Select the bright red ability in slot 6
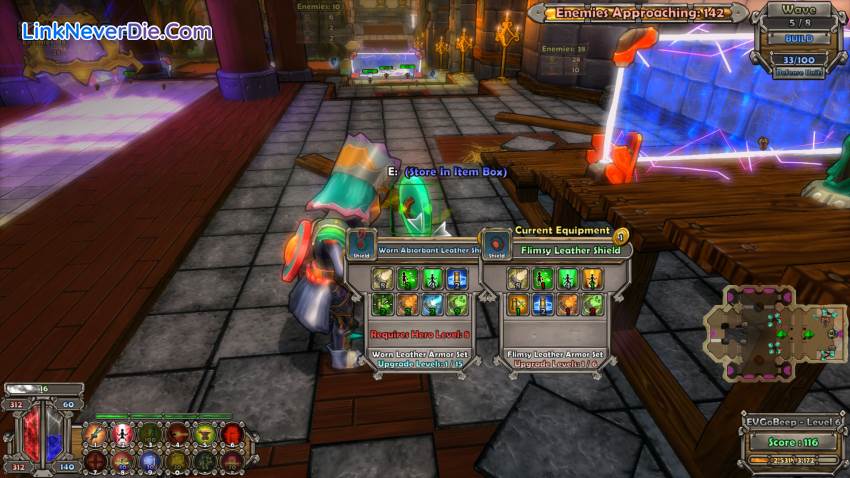The image size is (850, 478). click(x=231, y=434)
